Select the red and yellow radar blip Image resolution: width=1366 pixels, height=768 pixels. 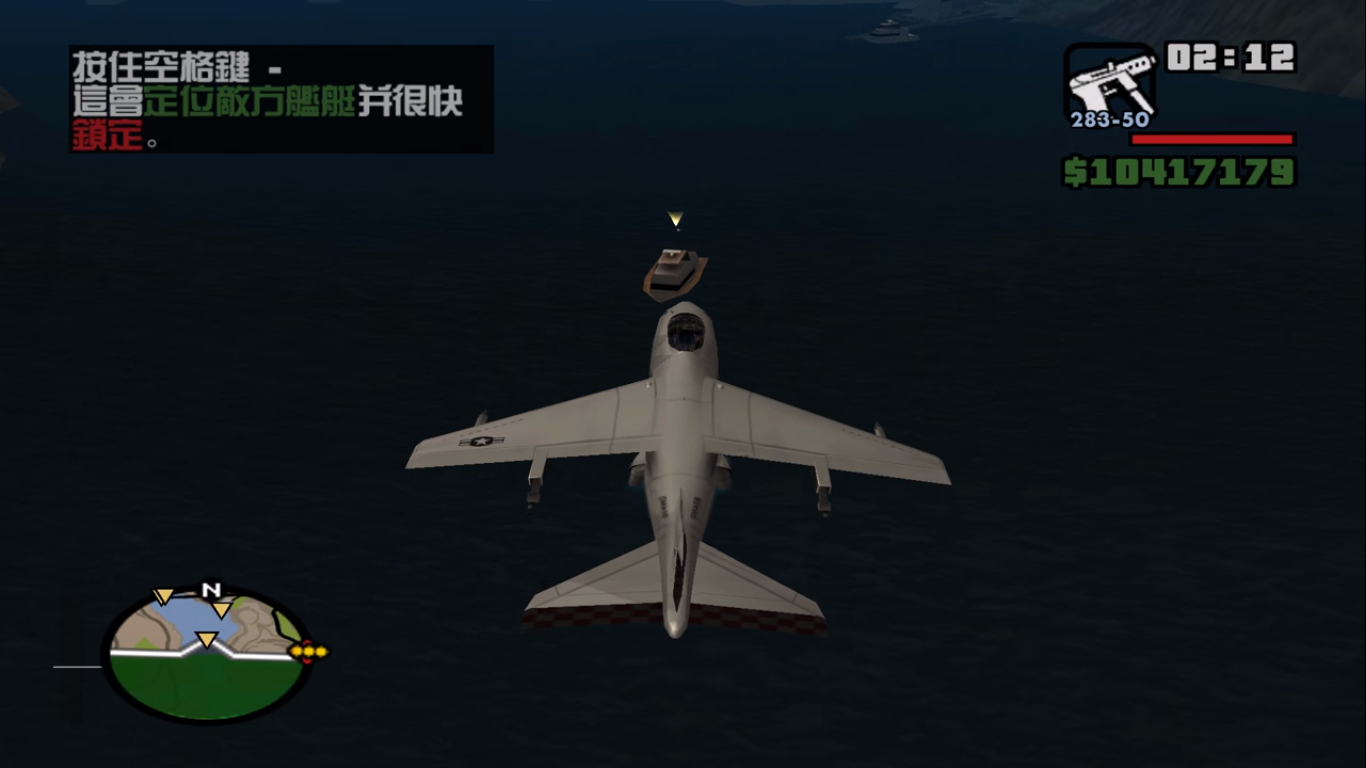[x=309, y=651]
